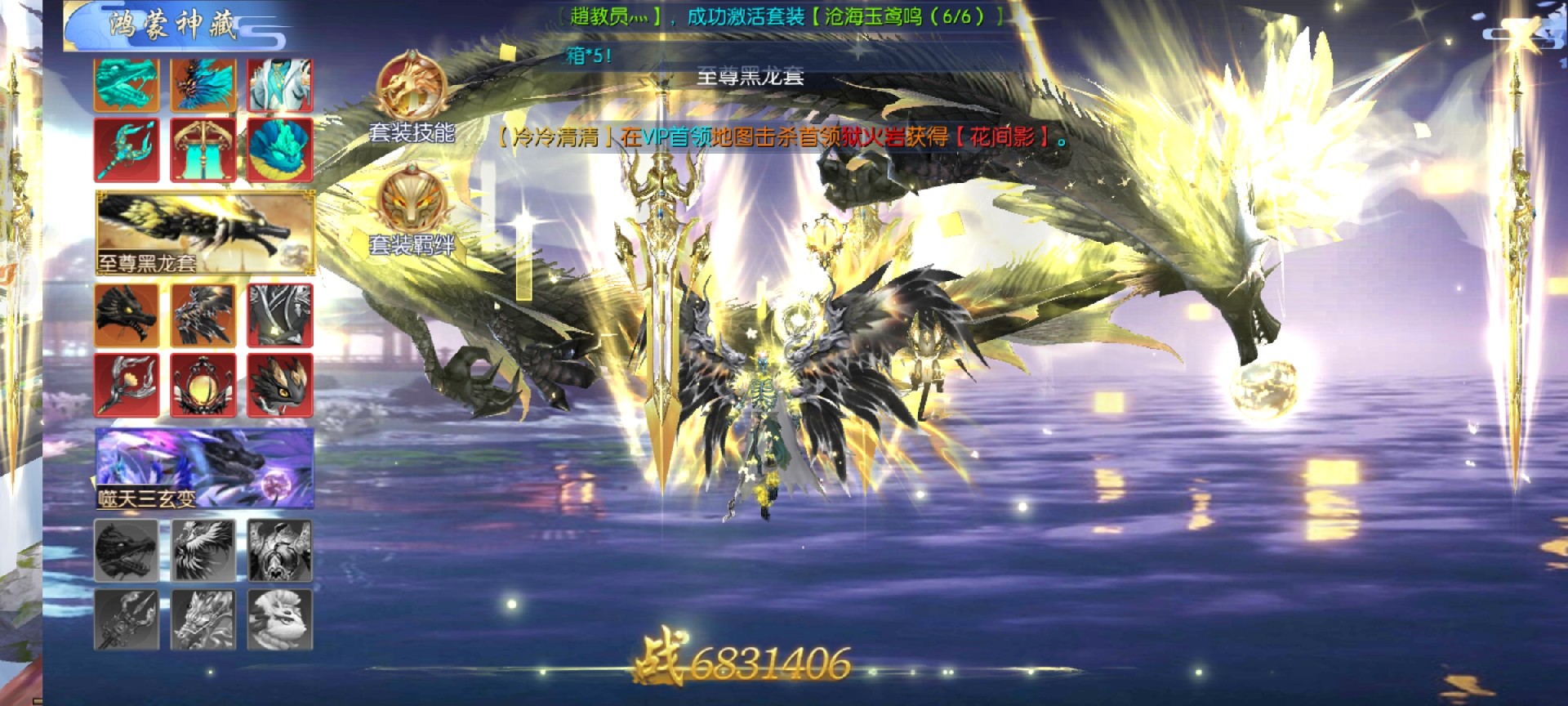
Task: Select the greyed-out dragon head slot
Action: pos(127,550)
